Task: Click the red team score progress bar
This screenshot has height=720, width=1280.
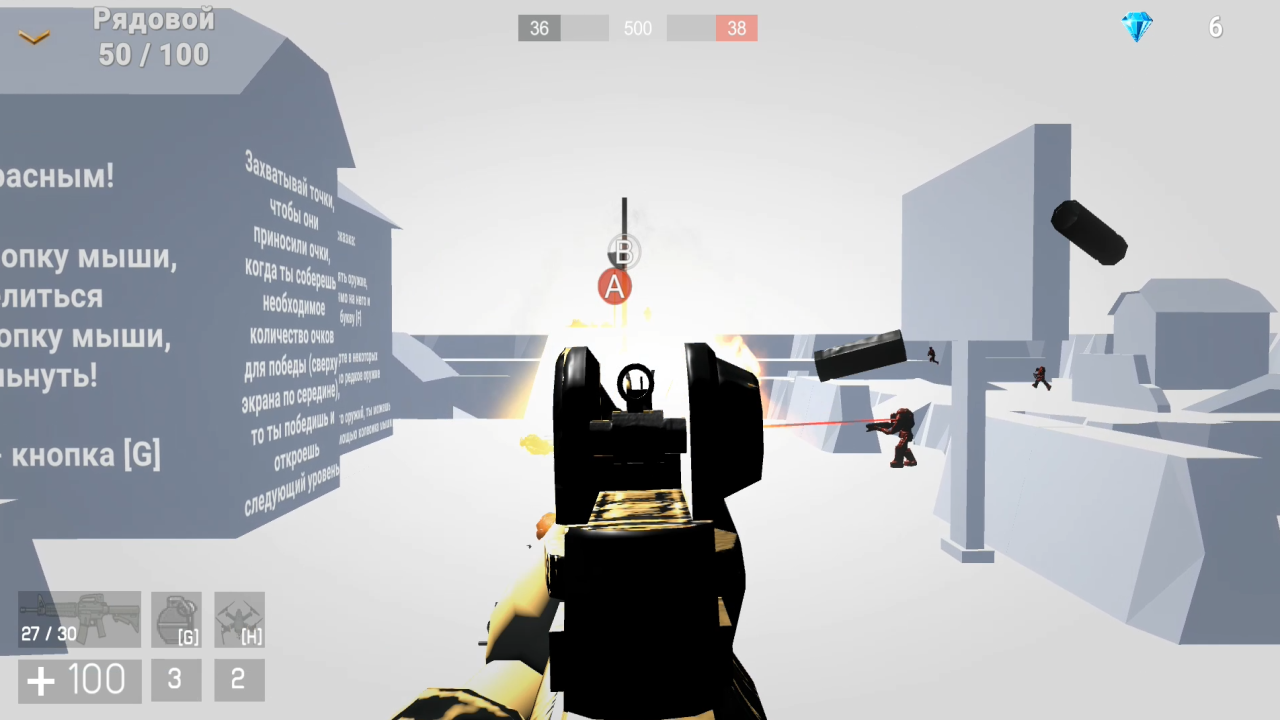Action: tap(710, 28)
